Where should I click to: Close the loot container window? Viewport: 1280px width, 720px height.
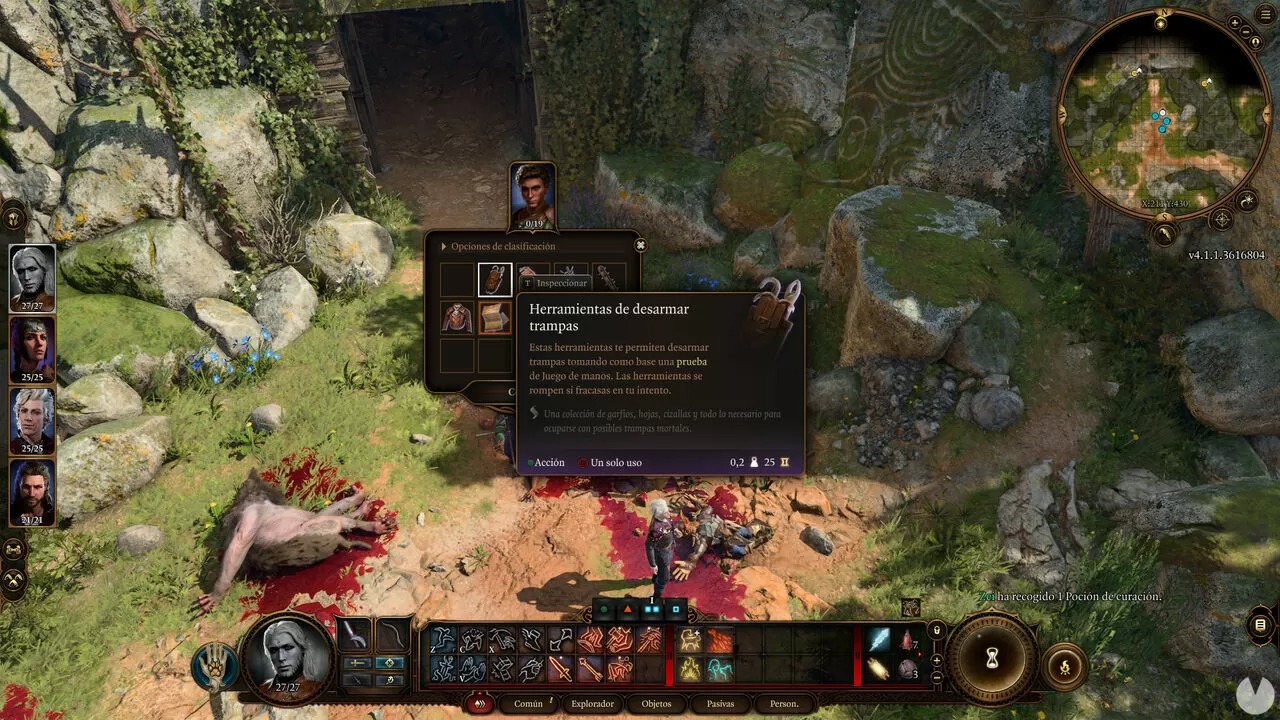click(641, 245)
